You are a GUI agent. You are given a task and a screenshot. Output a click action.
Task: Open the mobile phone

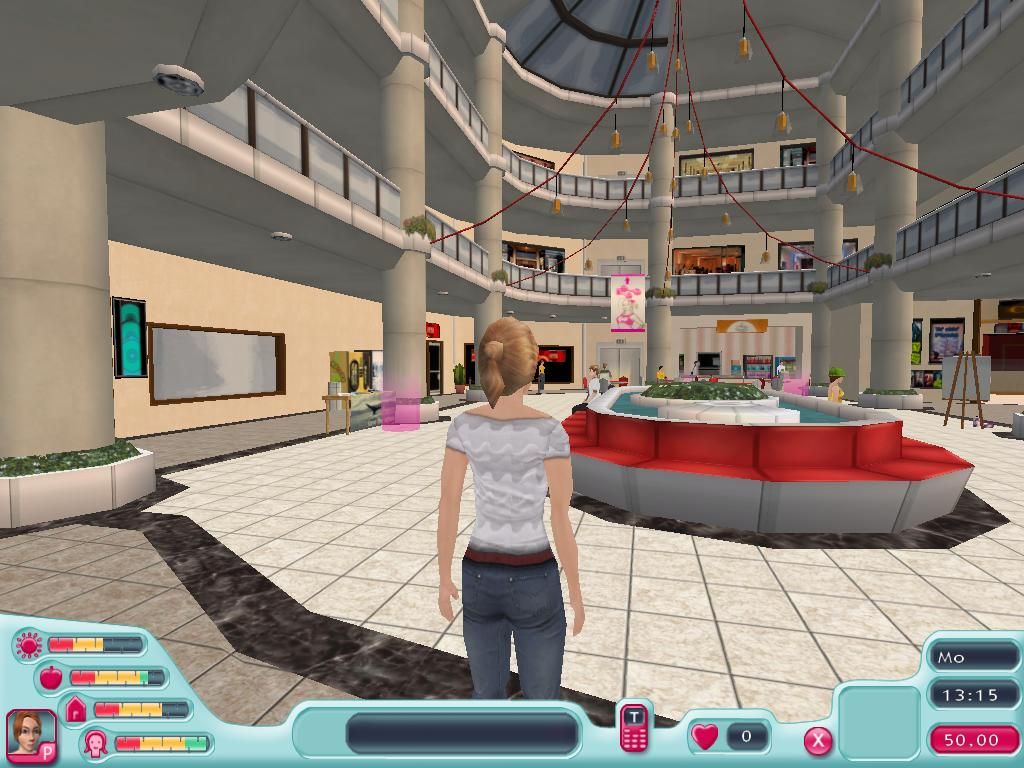point(633,727)
